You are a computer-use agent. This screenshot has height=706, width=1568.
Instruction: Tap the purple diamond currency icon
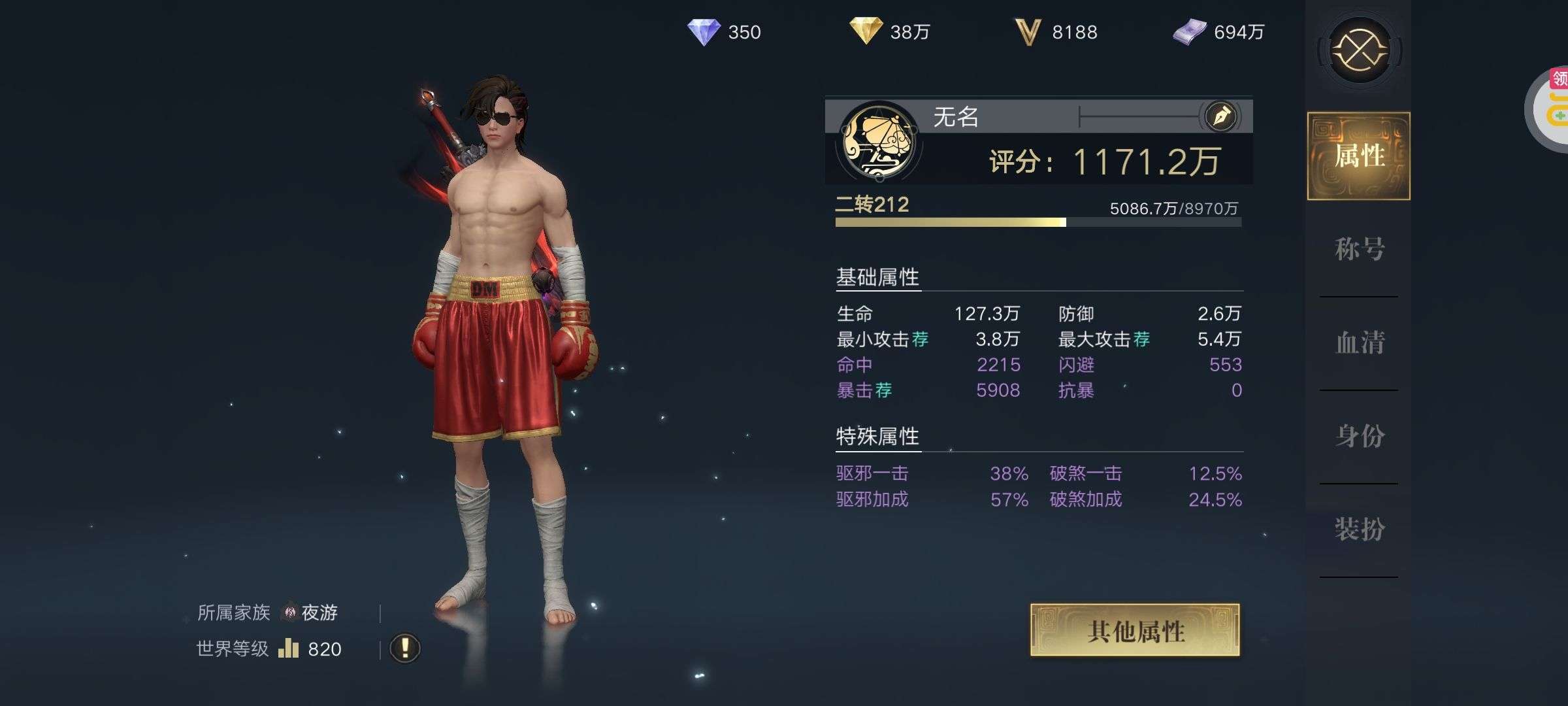[704, 32]
